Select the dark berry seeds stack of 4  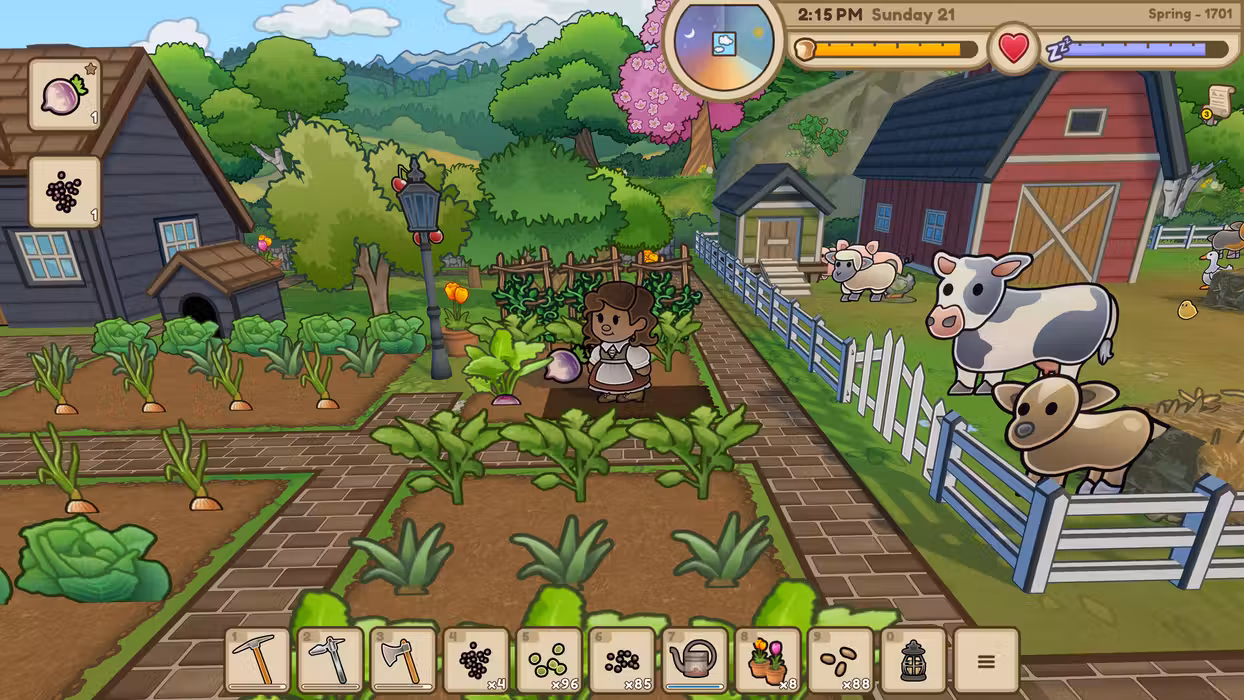point(476,660)
